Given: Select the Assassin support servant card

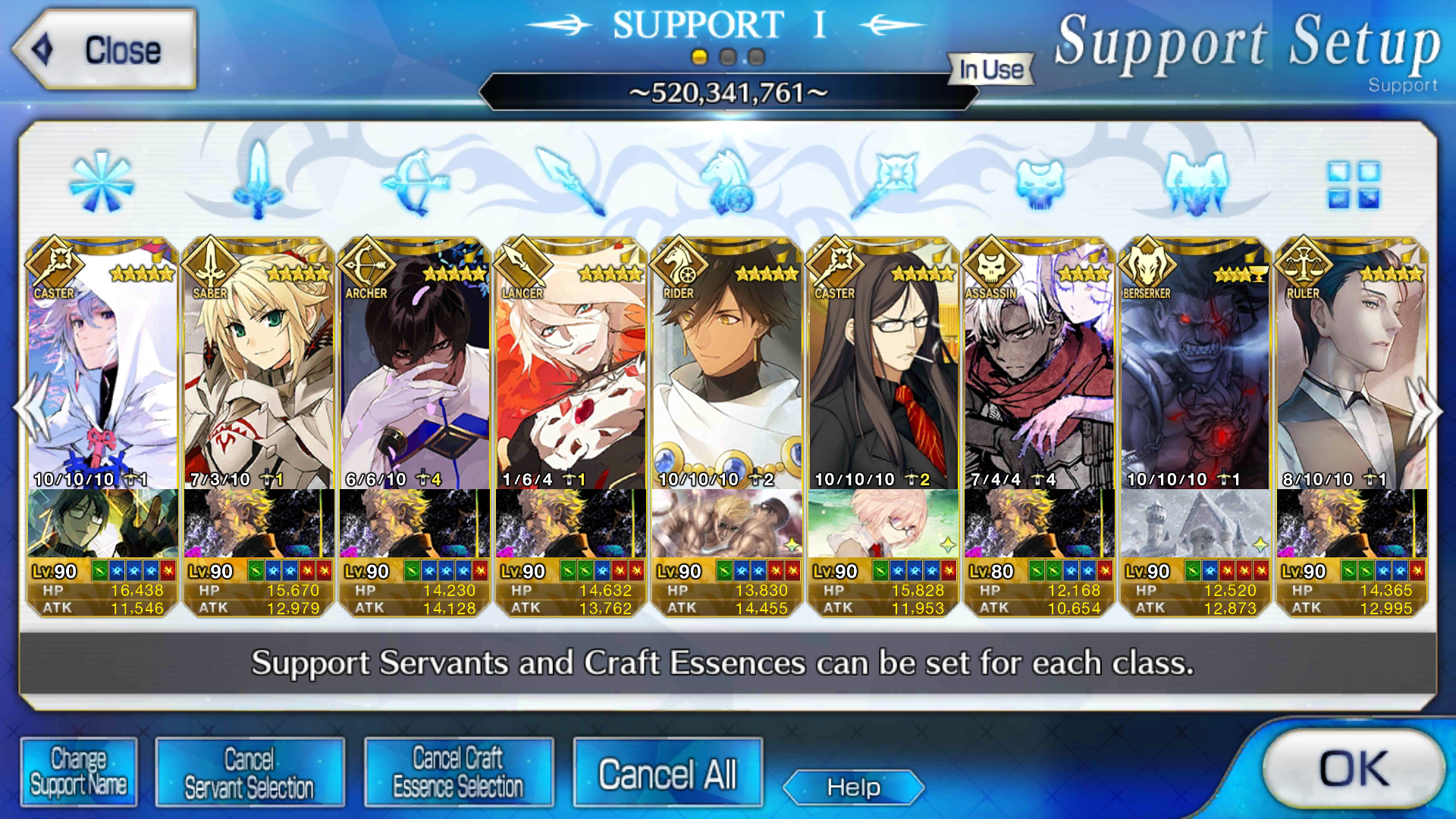Looking at the screenshot, I should 1040,364.
